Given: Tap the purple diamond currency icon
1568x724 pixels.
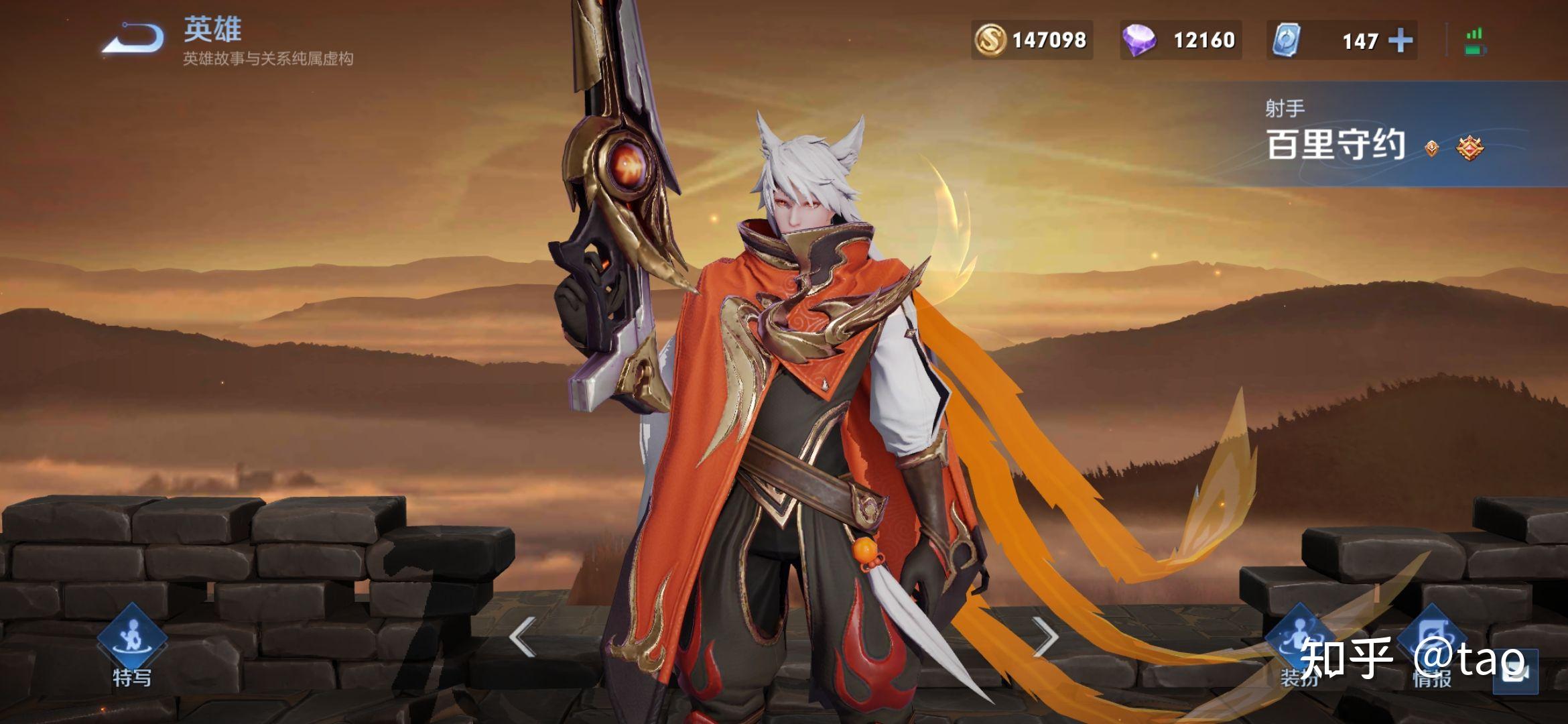Looking at the screenshot, I should pos(1139,40).
